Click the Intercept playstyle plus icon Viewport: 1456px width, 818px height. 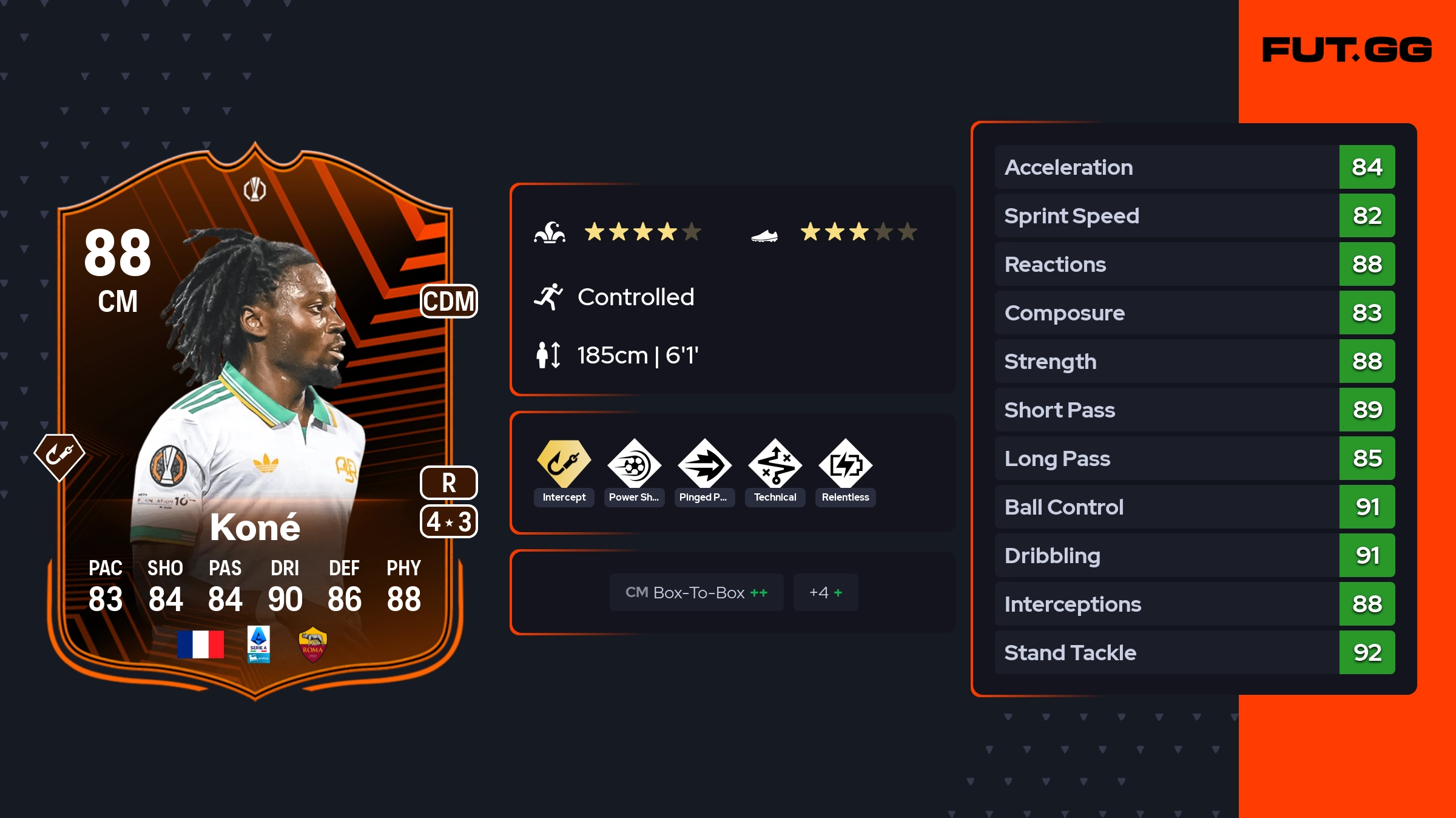[x=564, y=464]
